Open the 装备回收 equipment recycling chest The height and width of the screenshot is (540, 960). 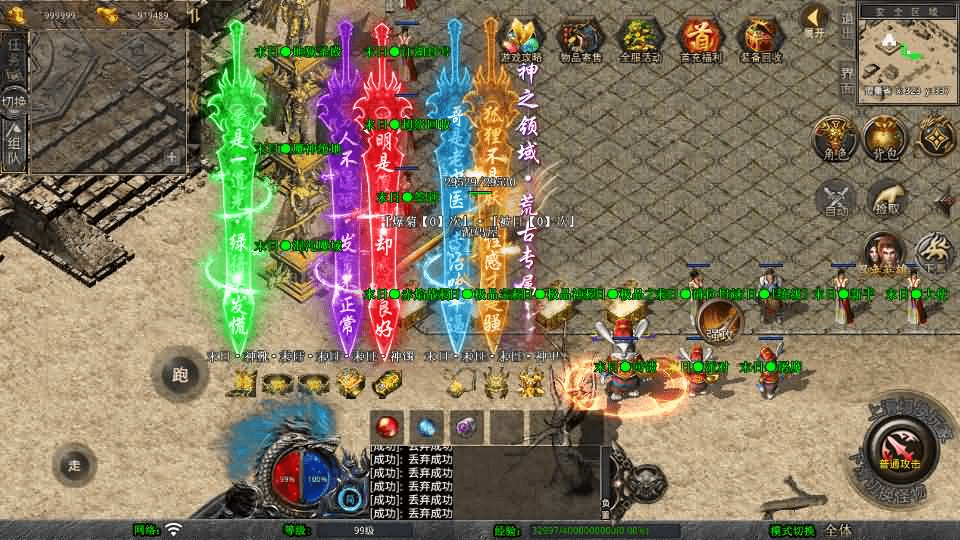(x=760, y=40)
